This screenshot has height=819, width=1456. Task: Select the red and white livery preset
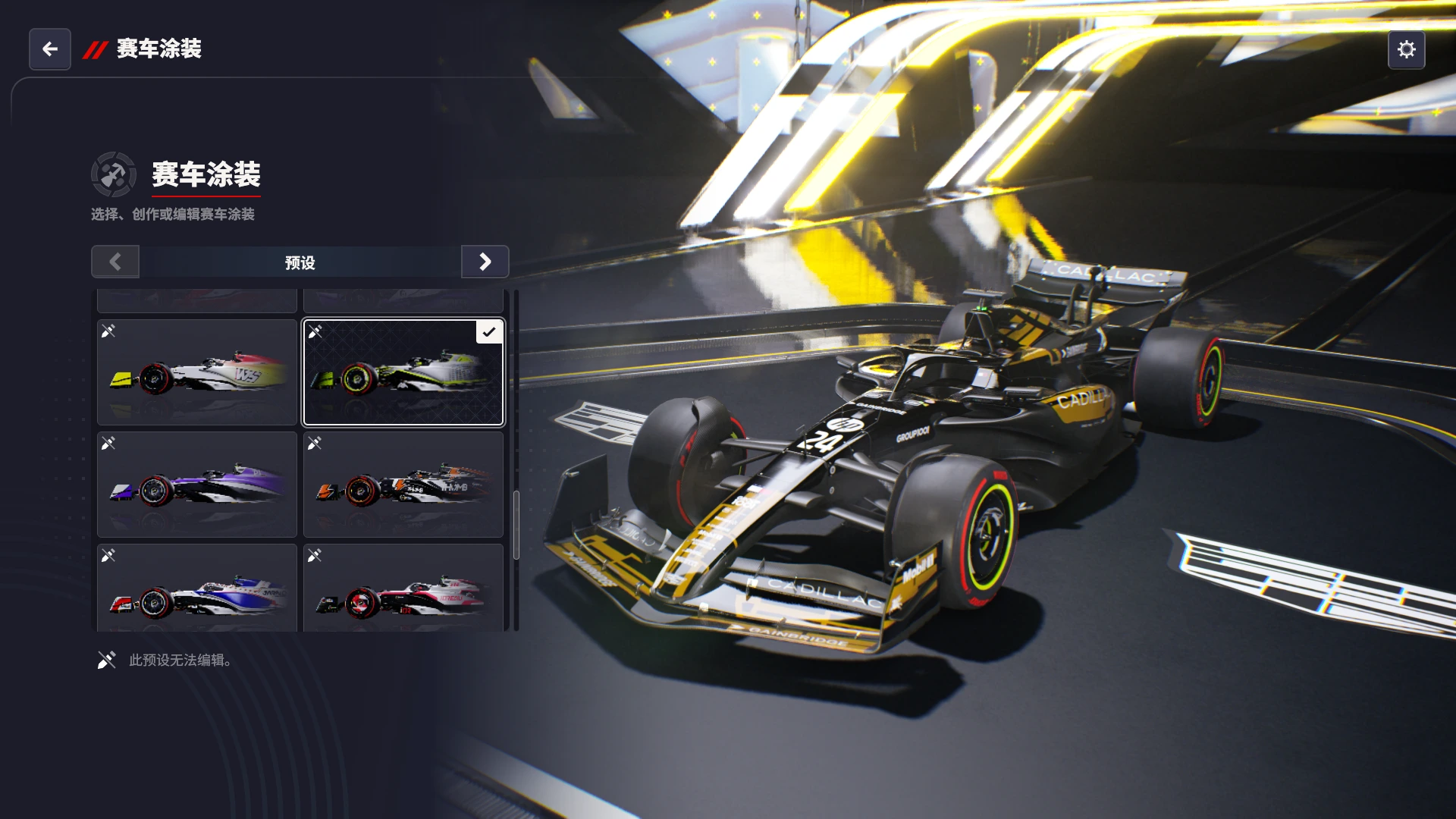click(403, 591)
